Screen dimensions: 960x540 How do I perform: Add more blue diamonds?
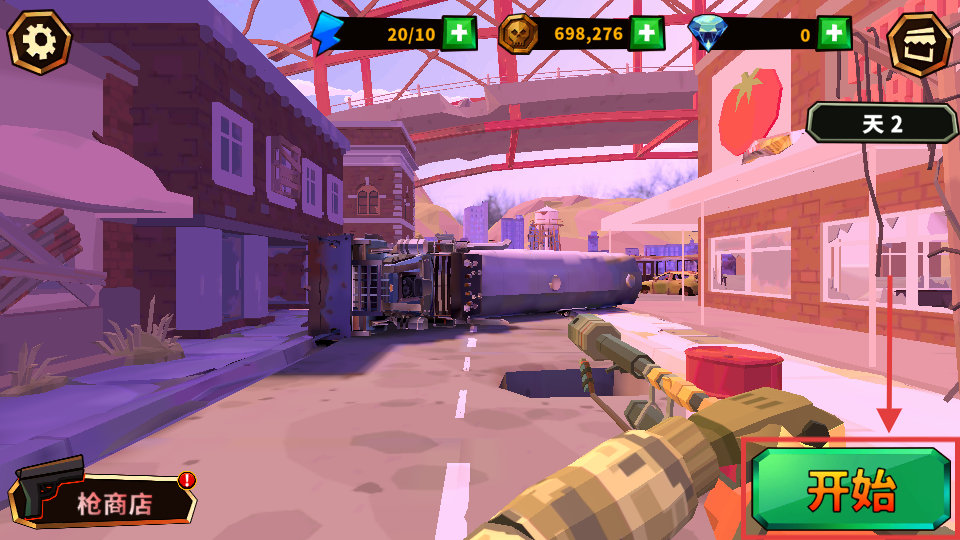coord(833,33)
